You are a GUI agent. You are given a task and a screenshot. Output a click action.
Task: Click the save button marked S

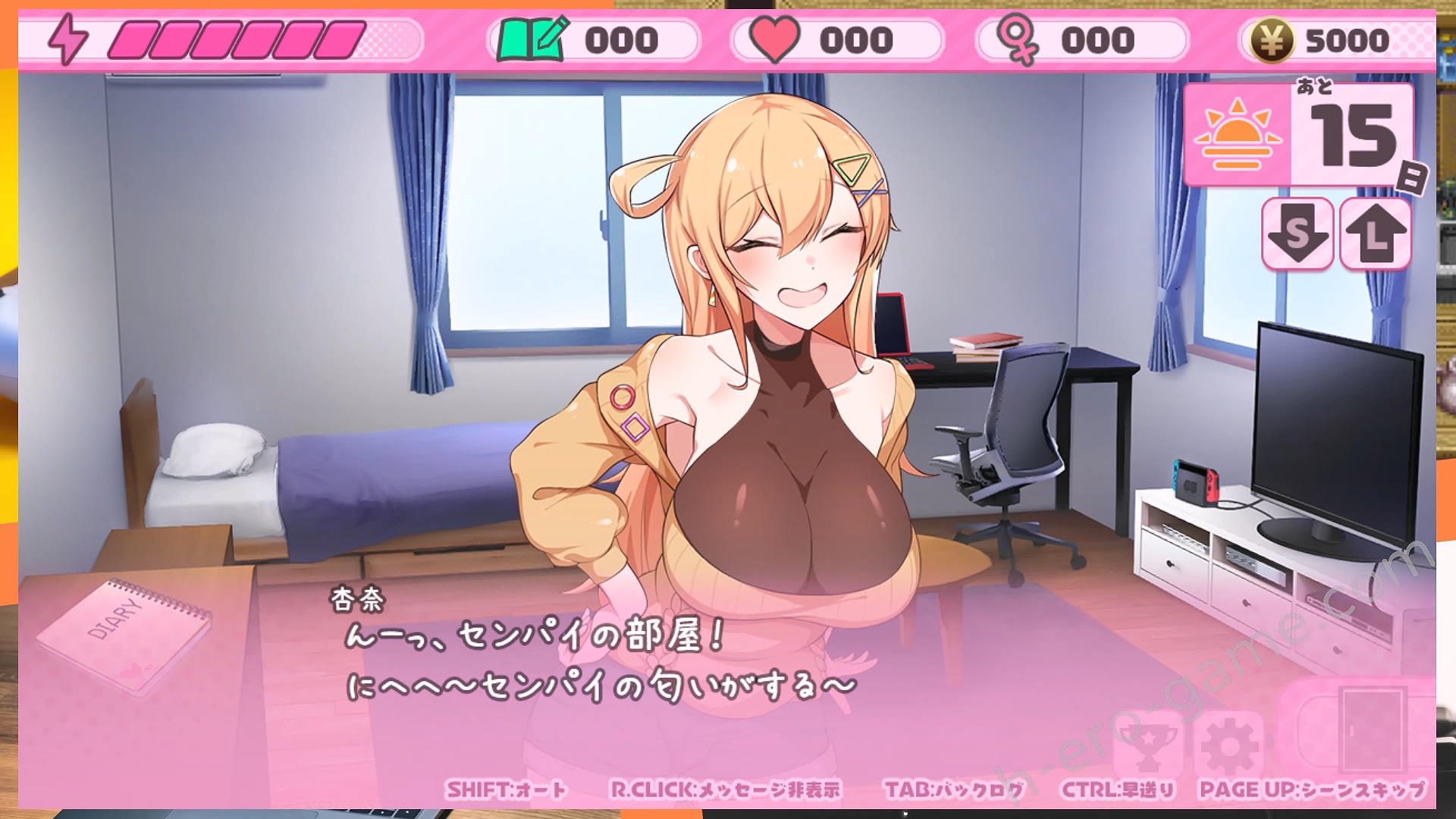point(1298,234)
